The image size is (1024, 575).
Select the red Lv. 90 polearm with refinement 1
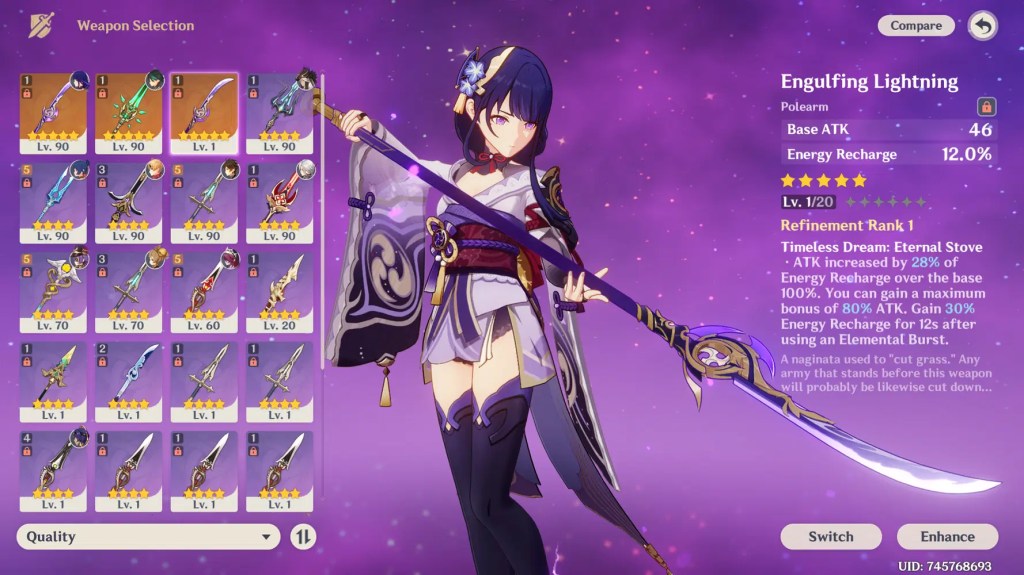pyautogui.click(x=279, y=201)
